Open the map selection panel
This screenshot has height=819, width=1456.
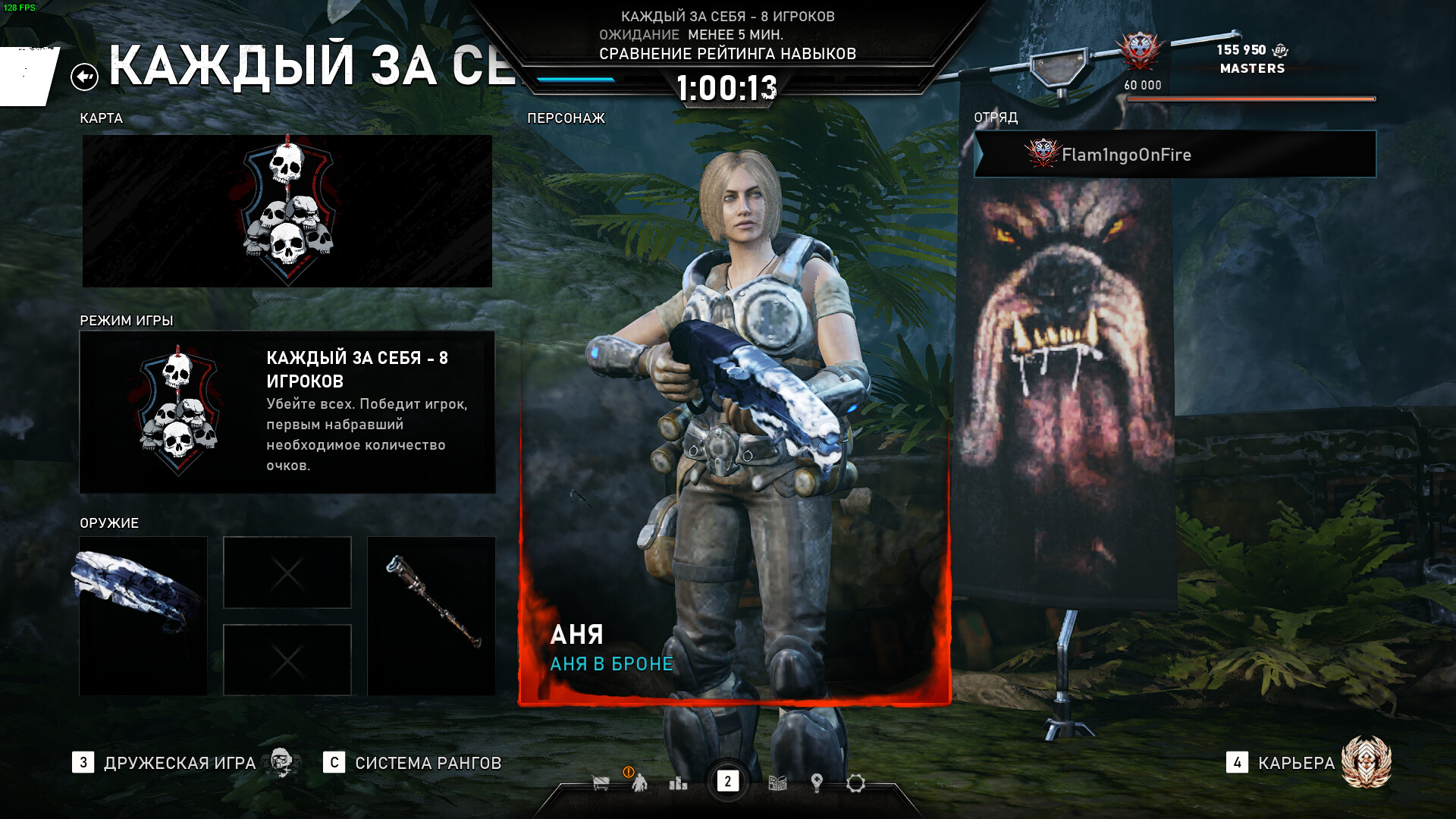[287, 211]
